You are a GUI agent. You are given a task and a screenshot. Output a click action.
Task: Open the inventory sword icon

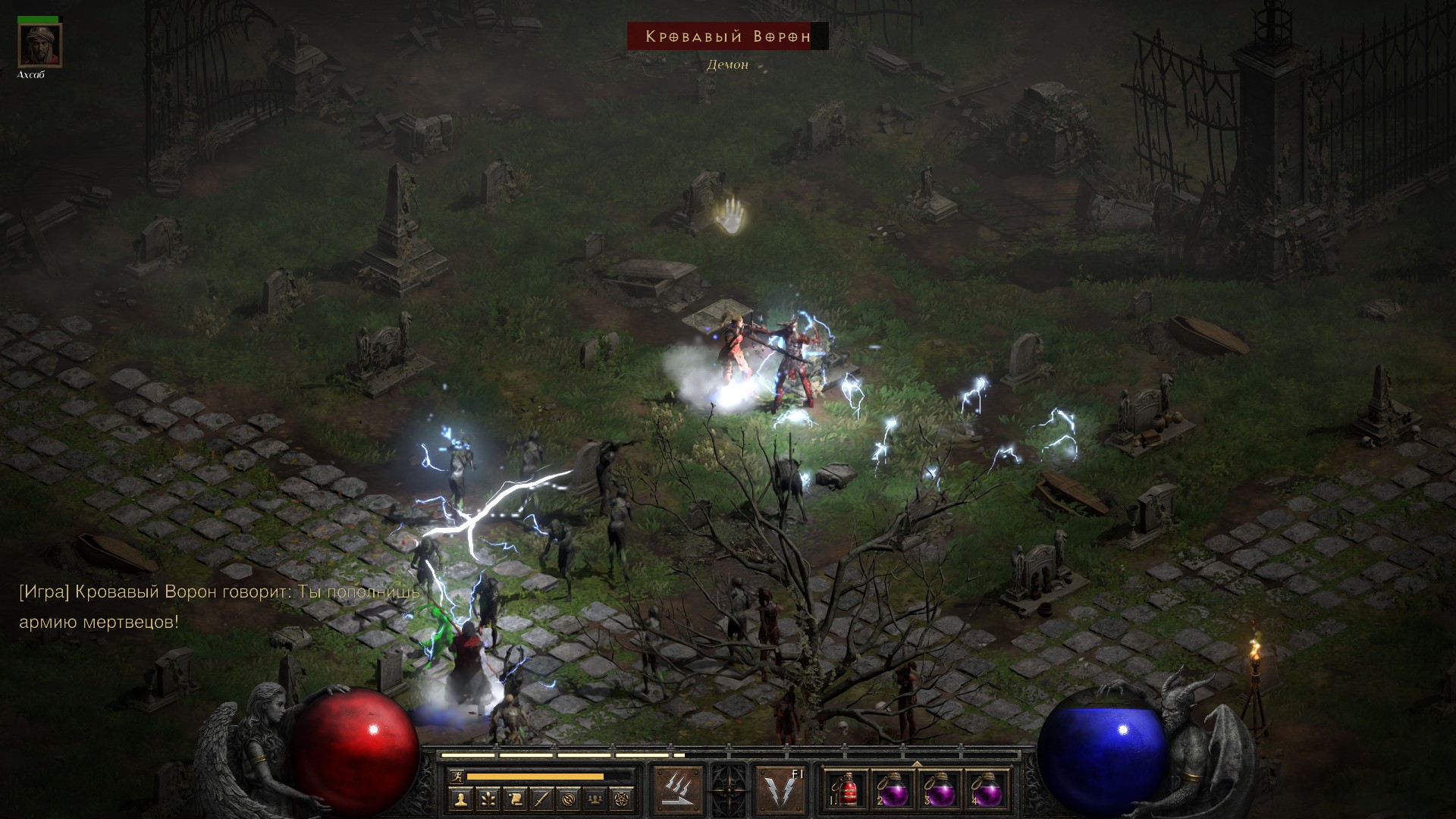(x=541, y=799)
